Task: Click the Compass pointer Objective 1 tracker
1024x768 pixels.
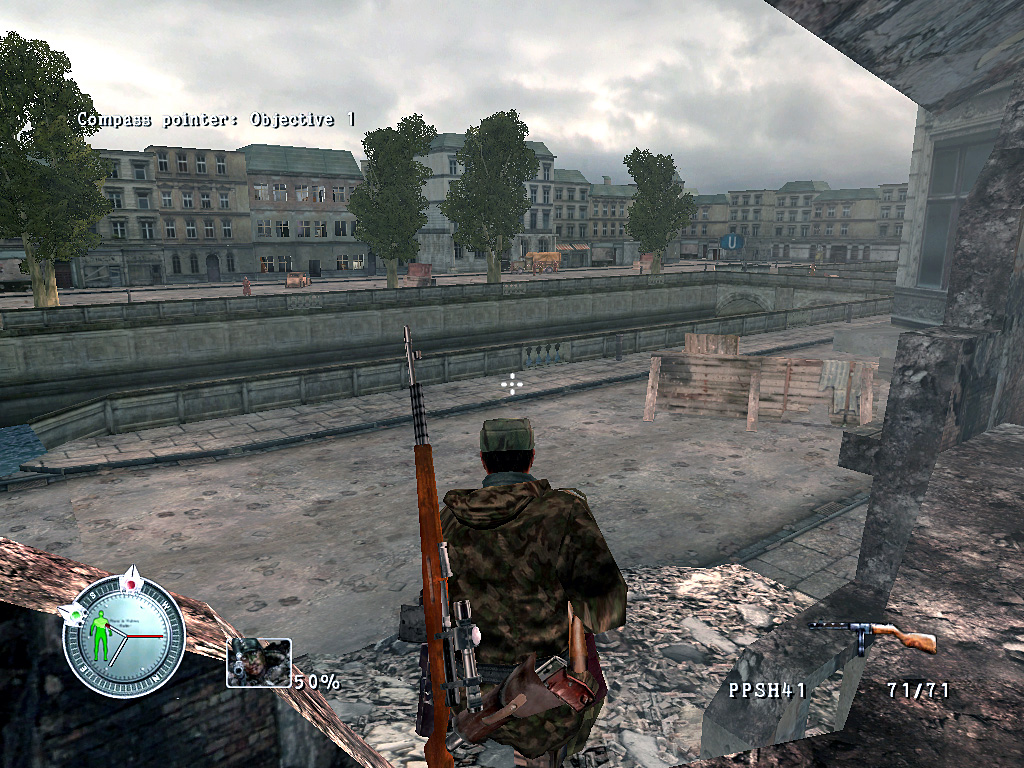Action: pos(216,120)
